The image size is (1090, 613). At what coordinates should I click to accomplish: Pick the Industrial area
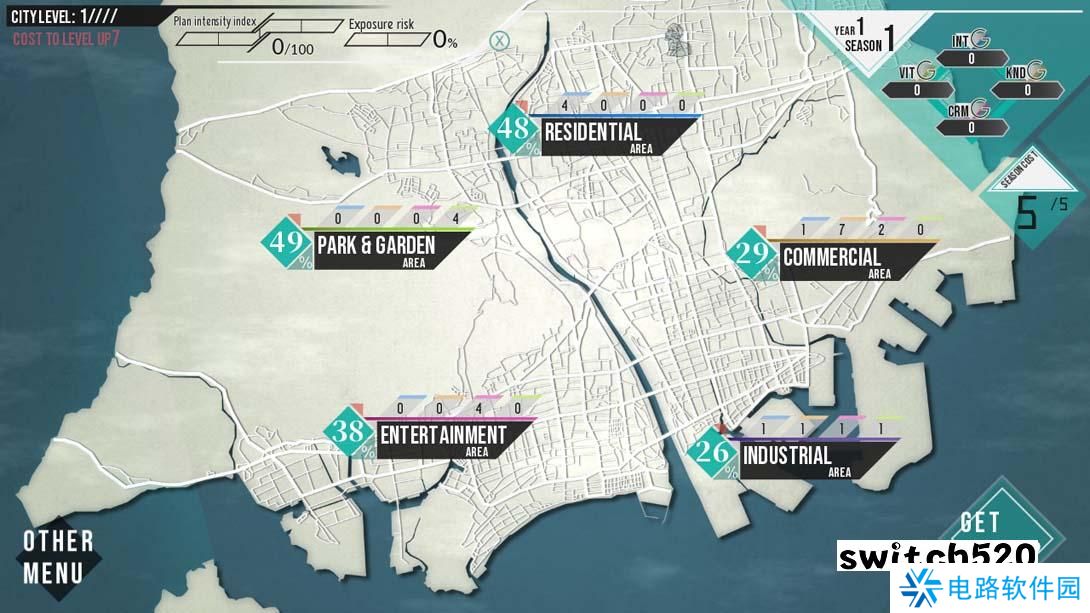787,456
